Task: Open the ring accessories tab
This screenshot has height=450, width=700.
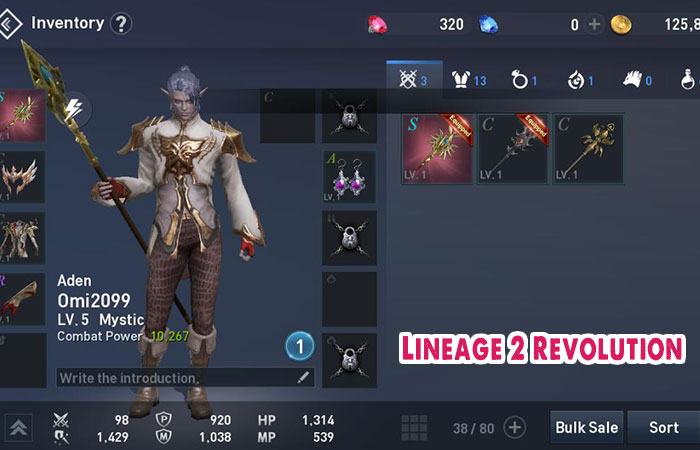Action: [x=527, y=79]
